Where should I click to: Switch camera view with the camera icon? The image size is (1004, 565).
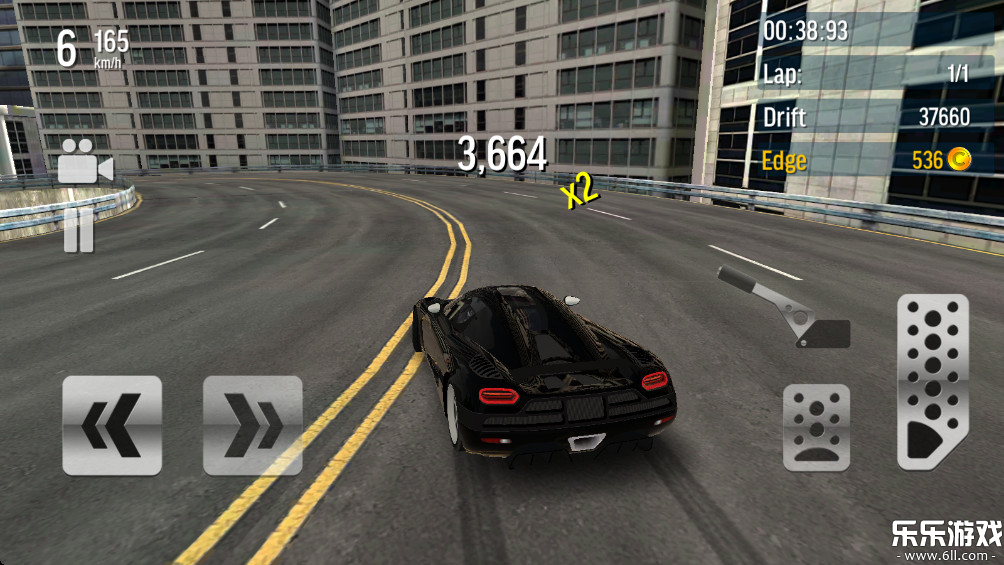pos(84,164)
